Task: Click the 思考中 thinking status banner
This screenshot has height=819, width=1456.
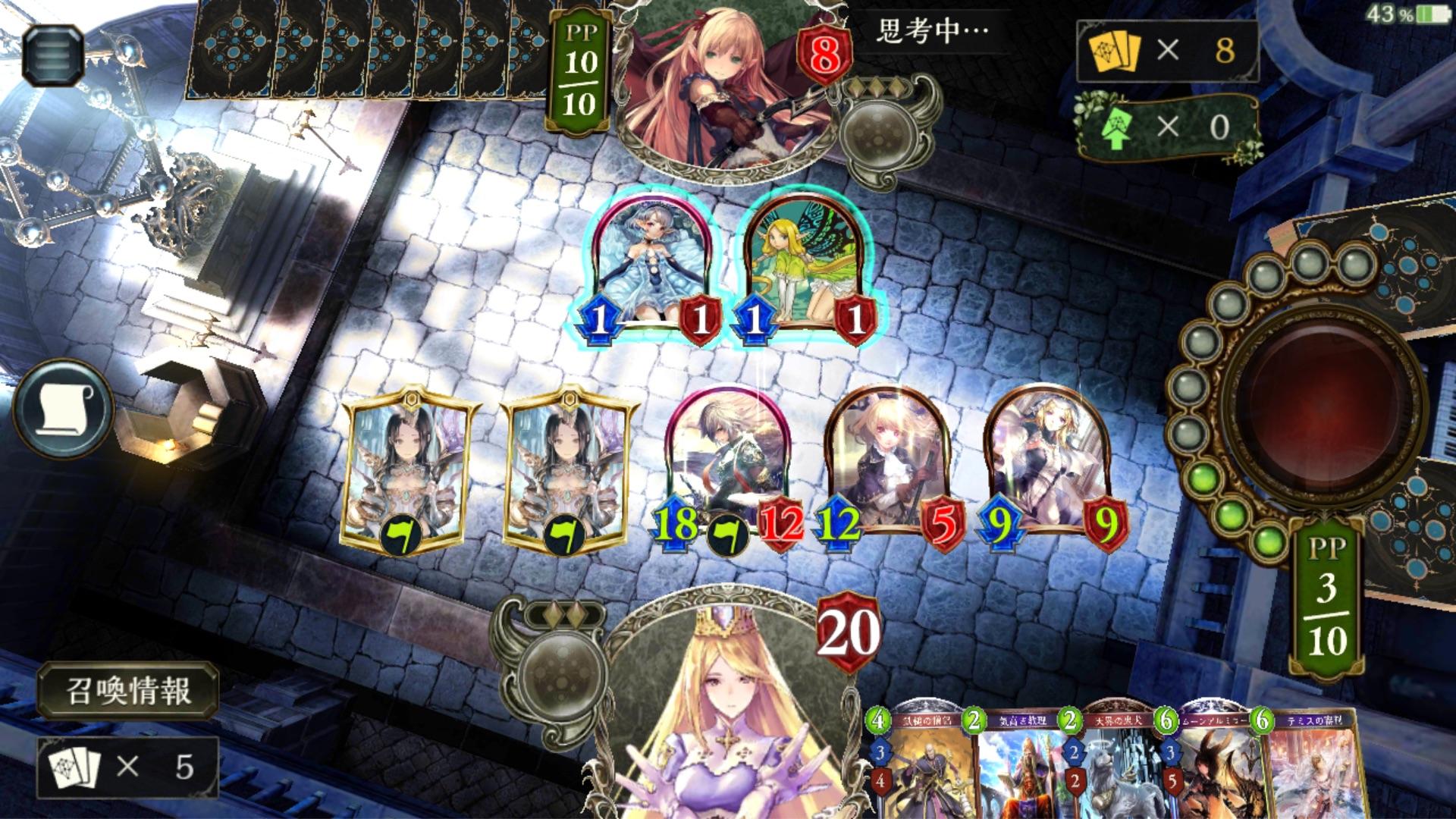Action: (933, 30)
